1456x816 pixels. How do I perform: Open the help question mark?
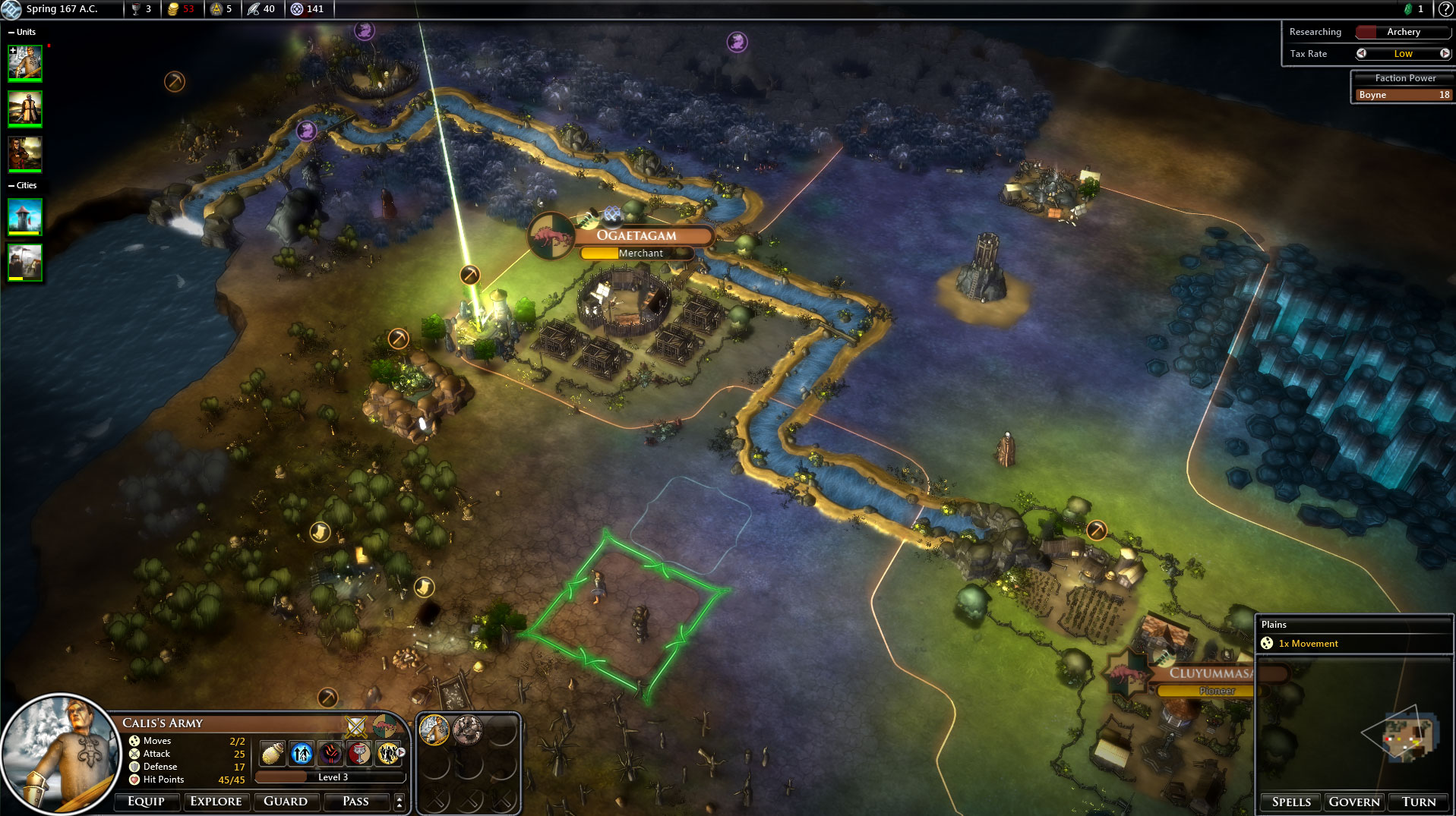click(1445, 9)
